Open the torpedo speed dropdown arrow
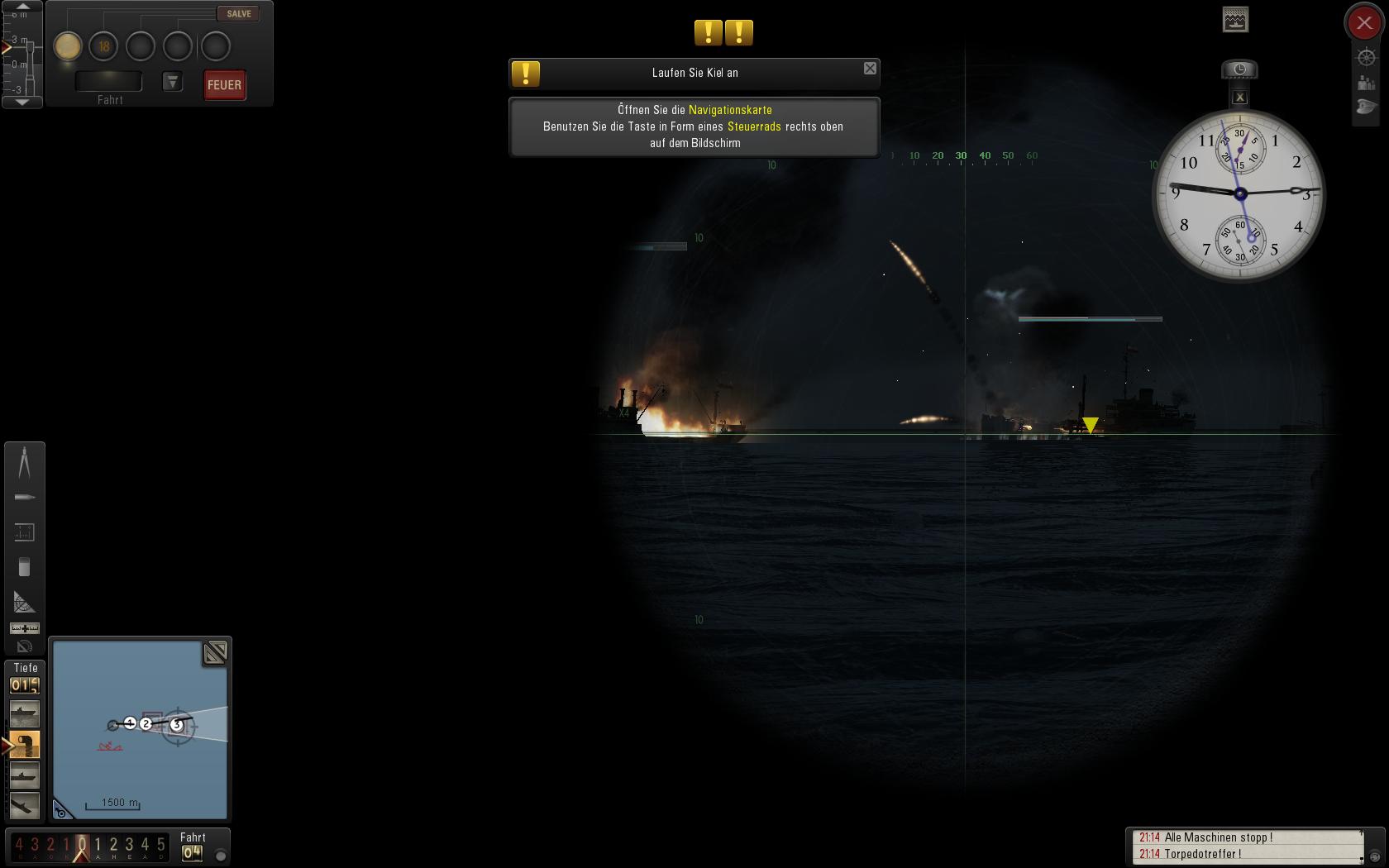 click(x=172, y=81)
